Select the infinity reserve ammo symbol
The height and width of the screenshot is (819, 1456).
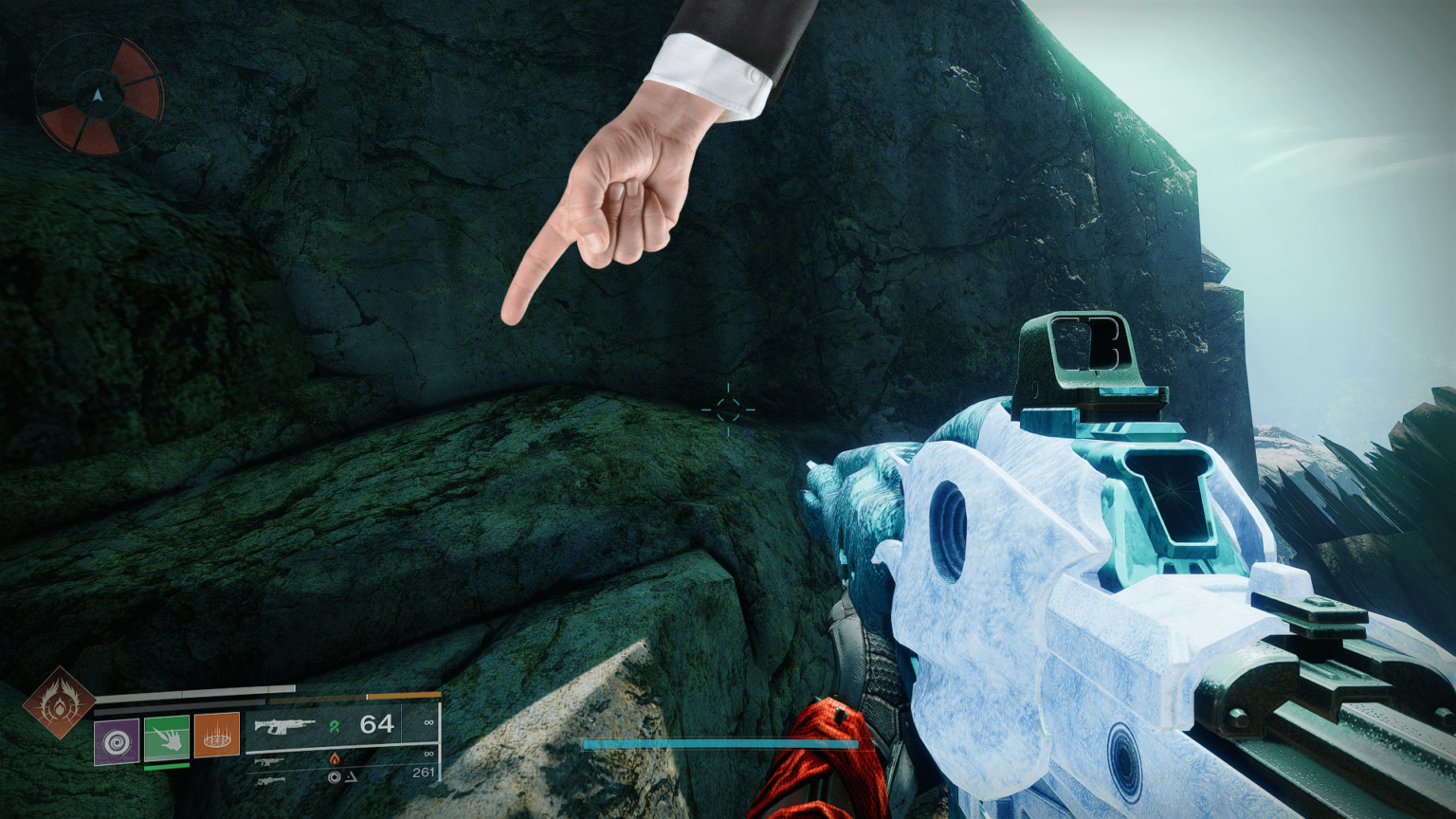(x=428, y=720)
